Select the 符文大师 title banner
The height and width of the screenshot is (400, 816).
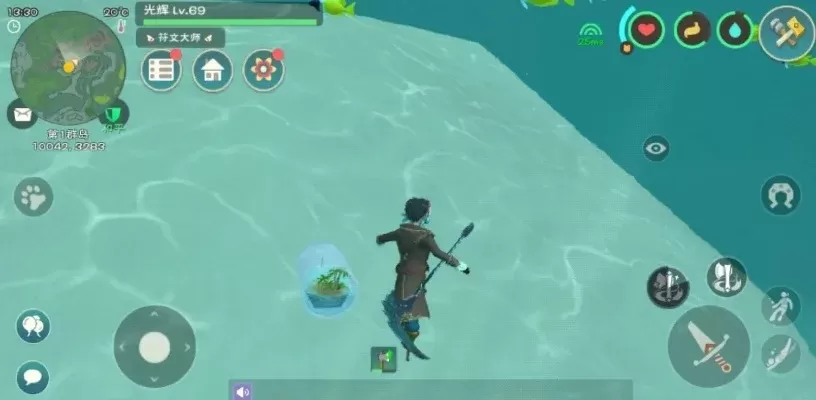pos(180,38)
